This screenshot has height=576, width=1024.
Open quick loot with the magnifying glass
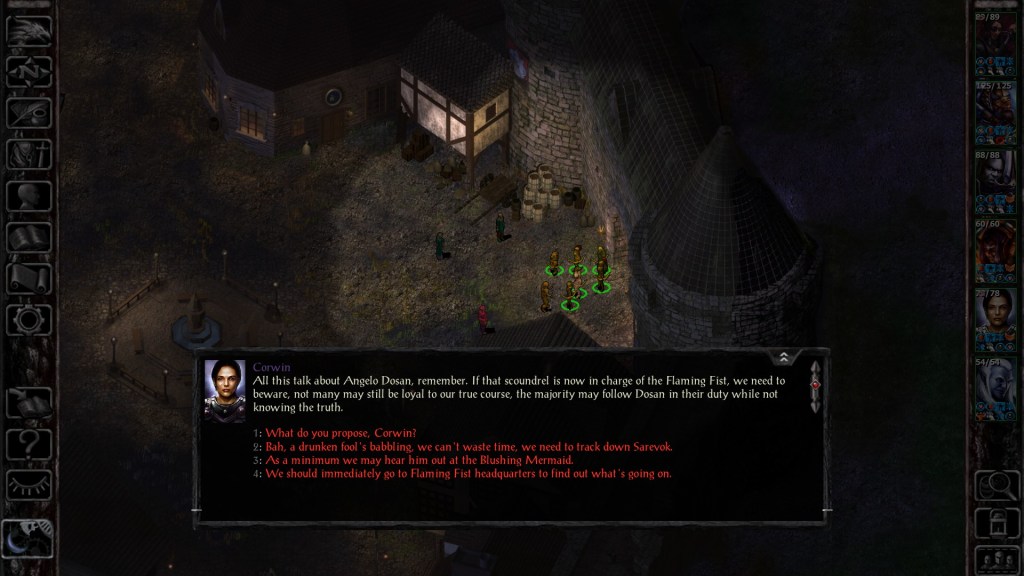pyautogui.click(x=995, y=485)
